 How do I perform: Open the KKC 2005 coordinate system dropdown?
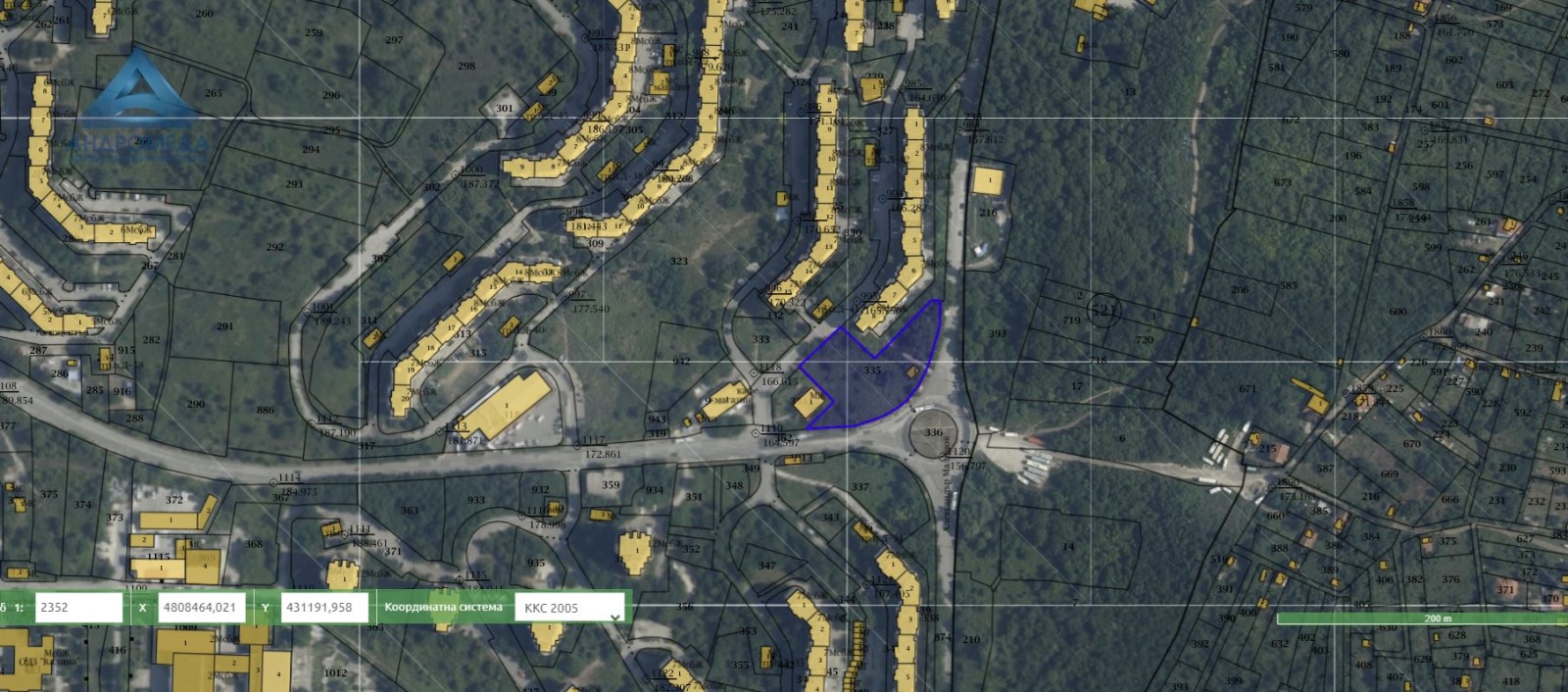coord(569,609)
